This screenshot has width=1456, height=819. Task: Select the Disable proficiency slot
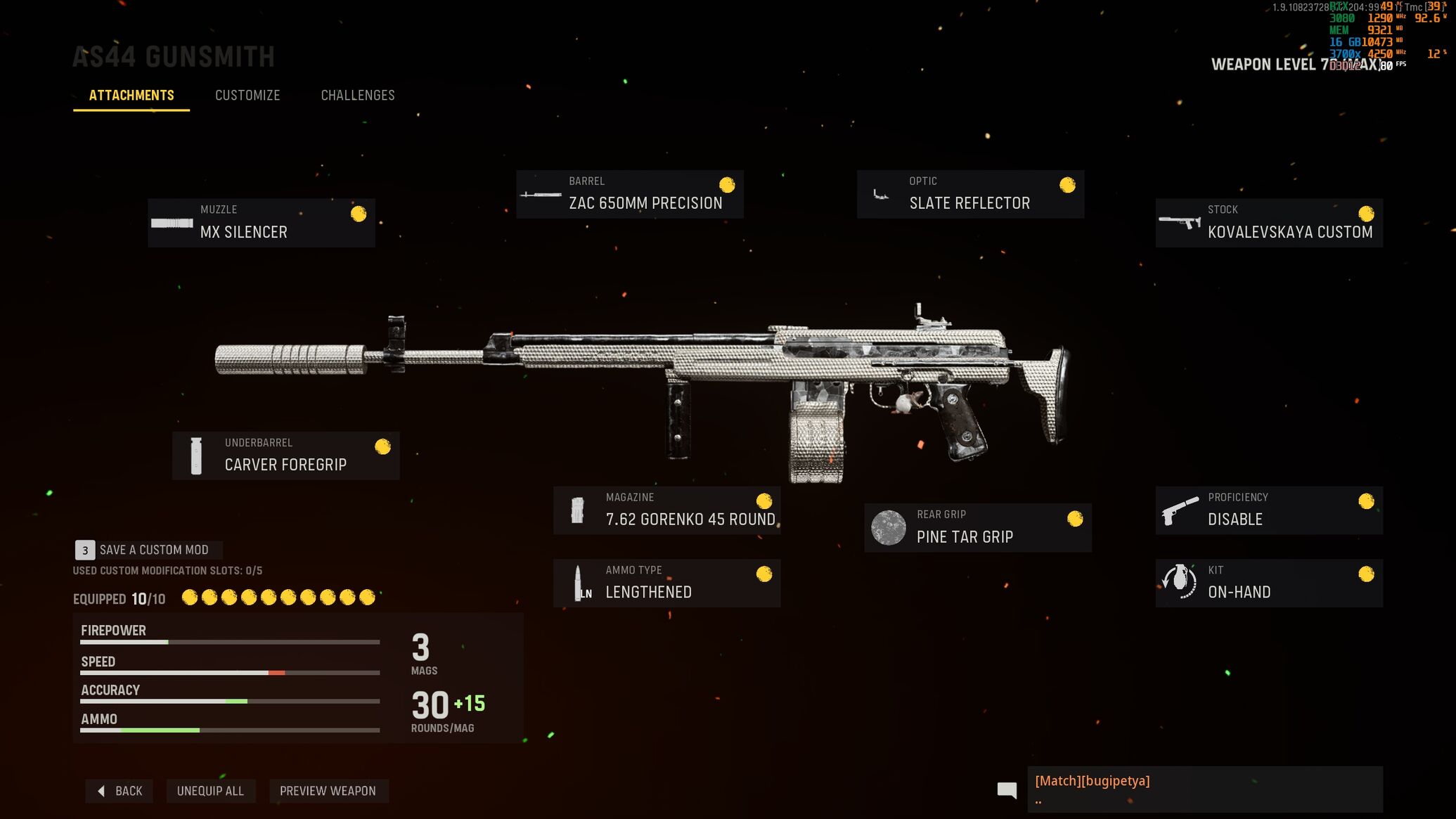1269,510
